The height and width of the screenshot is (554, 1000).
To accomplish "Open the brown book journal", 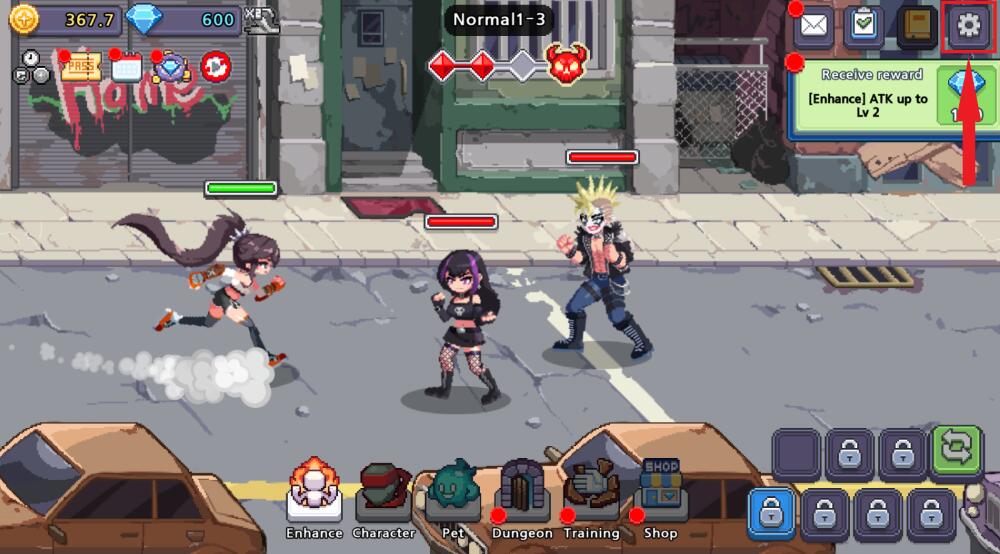I will tap(916, 27).
